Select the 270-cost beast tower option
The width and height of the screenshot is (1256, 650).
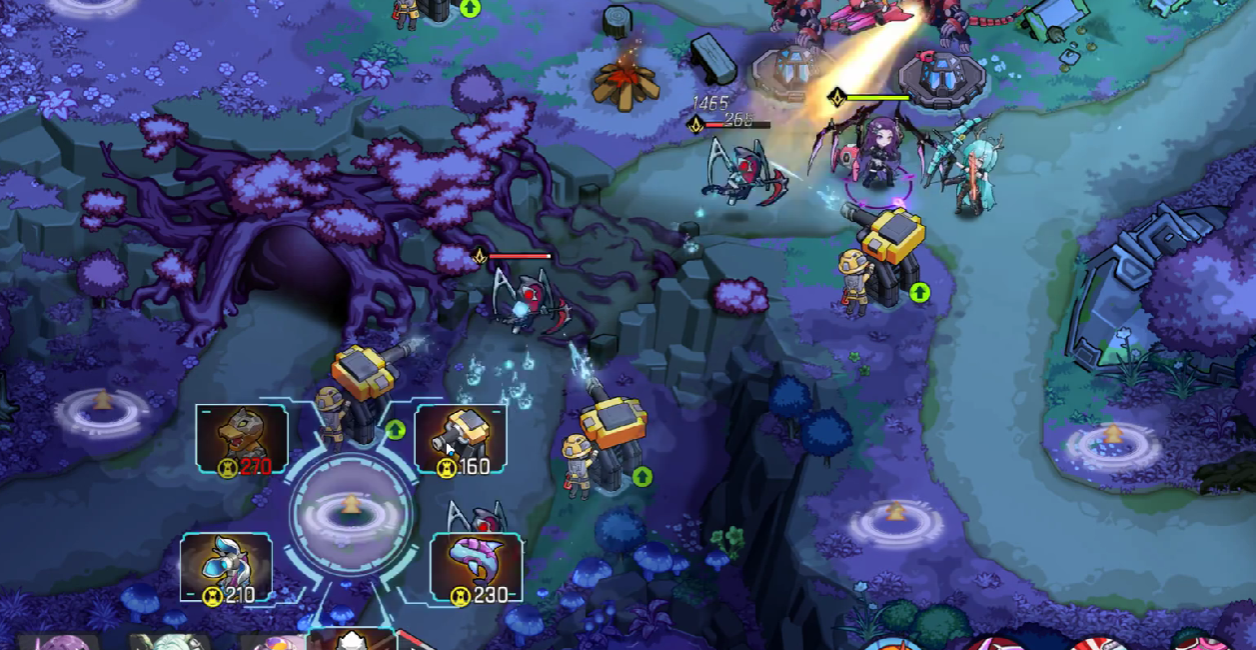(242, 438)
